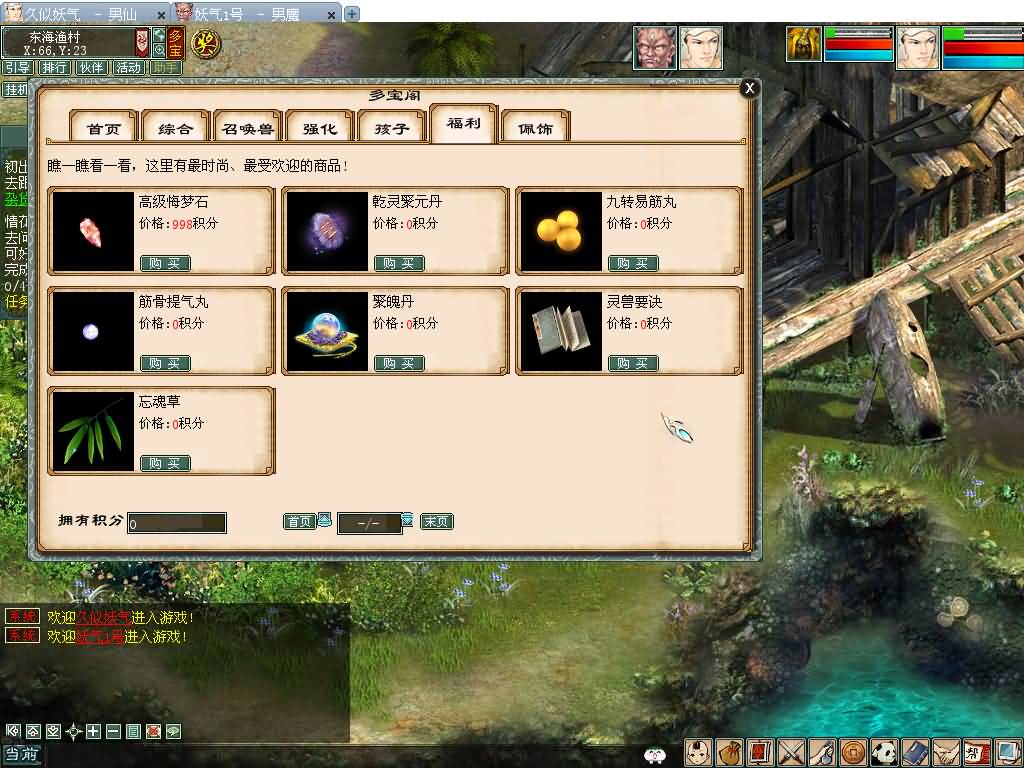The width and height of the screenshot is (1024, 768).
Task: Close the 多宝阁 shop window
Action: point(749,88)
